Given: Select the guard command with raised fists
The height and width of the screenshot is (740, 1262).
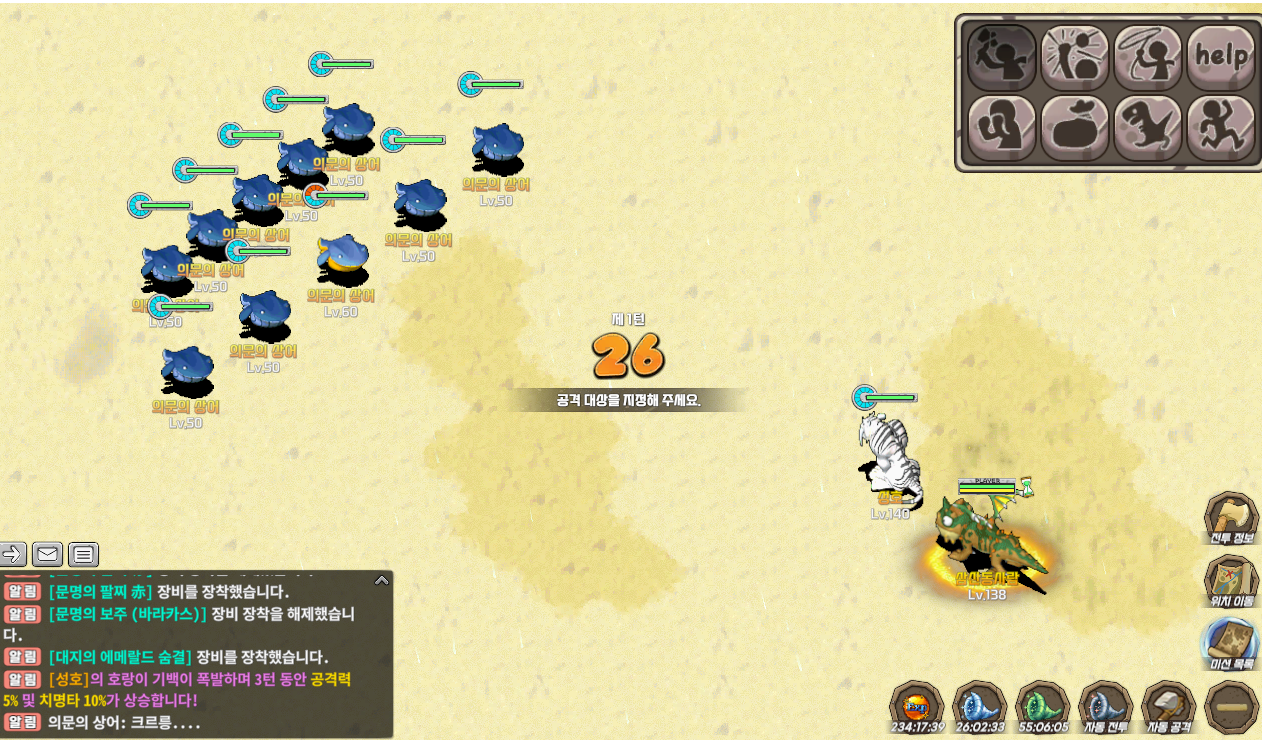Looking at the screenshot, I should (x=1001, y=128).
